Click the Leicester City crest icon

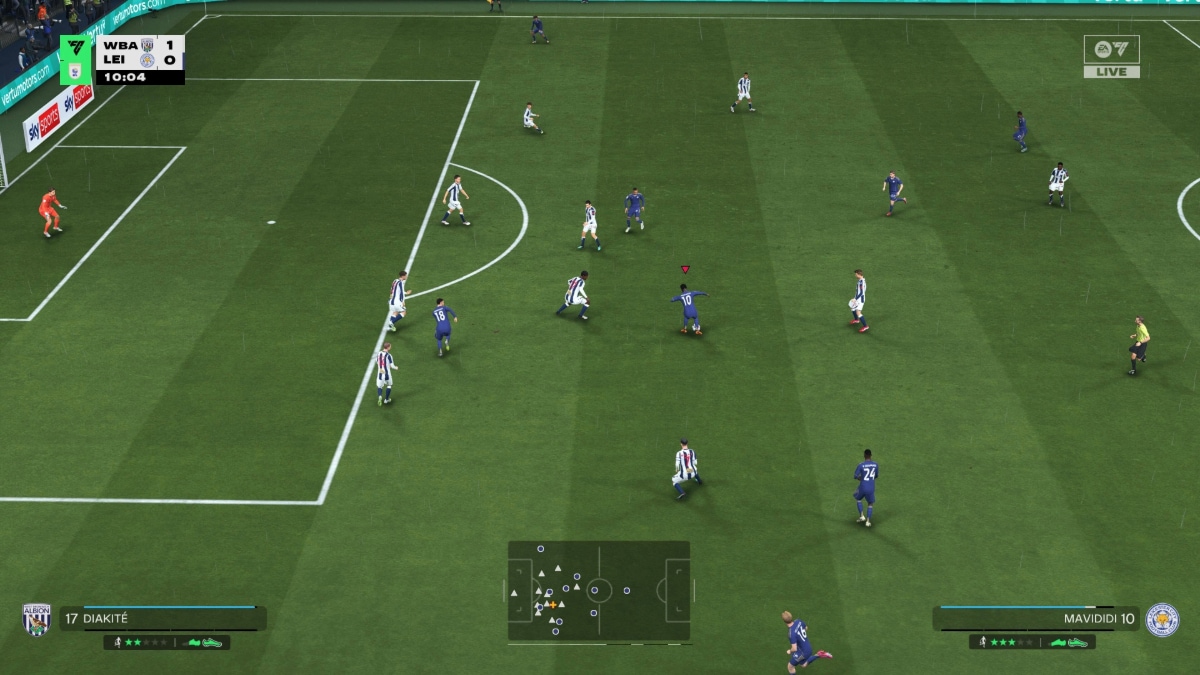(1162, 619)
